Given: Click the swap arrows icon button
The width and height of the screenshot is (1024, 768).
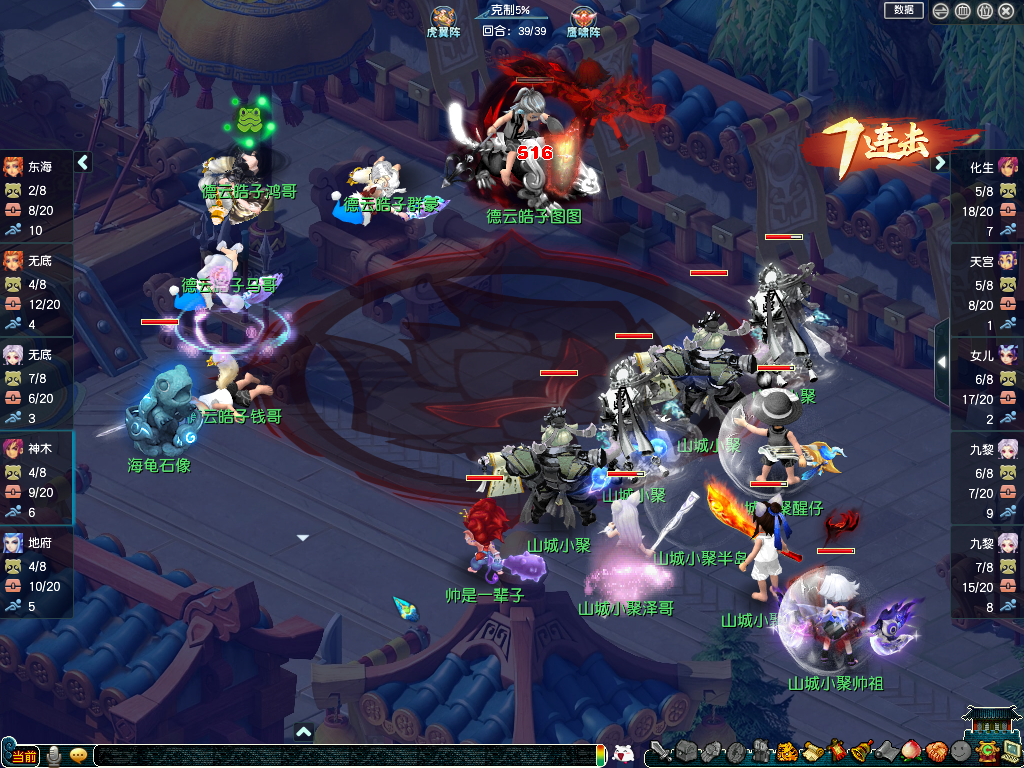Looking at the screenshot, I should coord(941,11).
